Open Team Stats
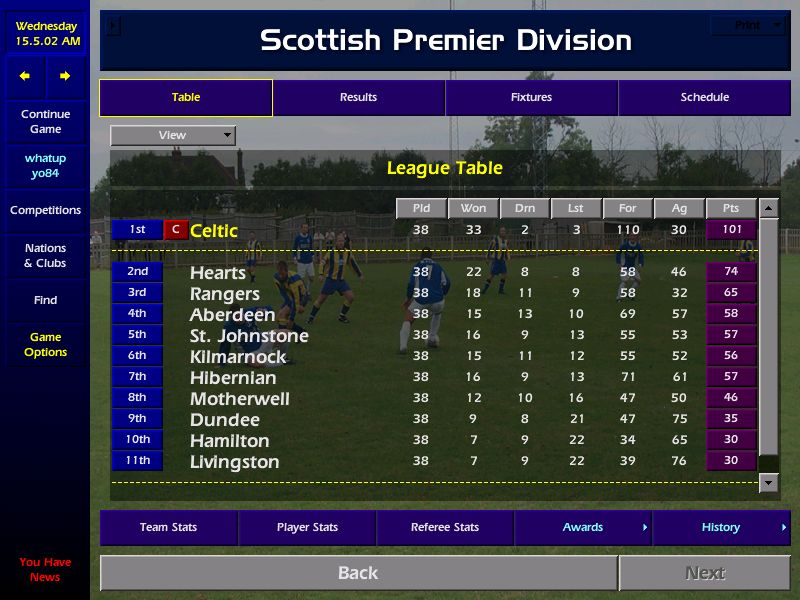This screenshot has height=600, width=800. (168, 527)
